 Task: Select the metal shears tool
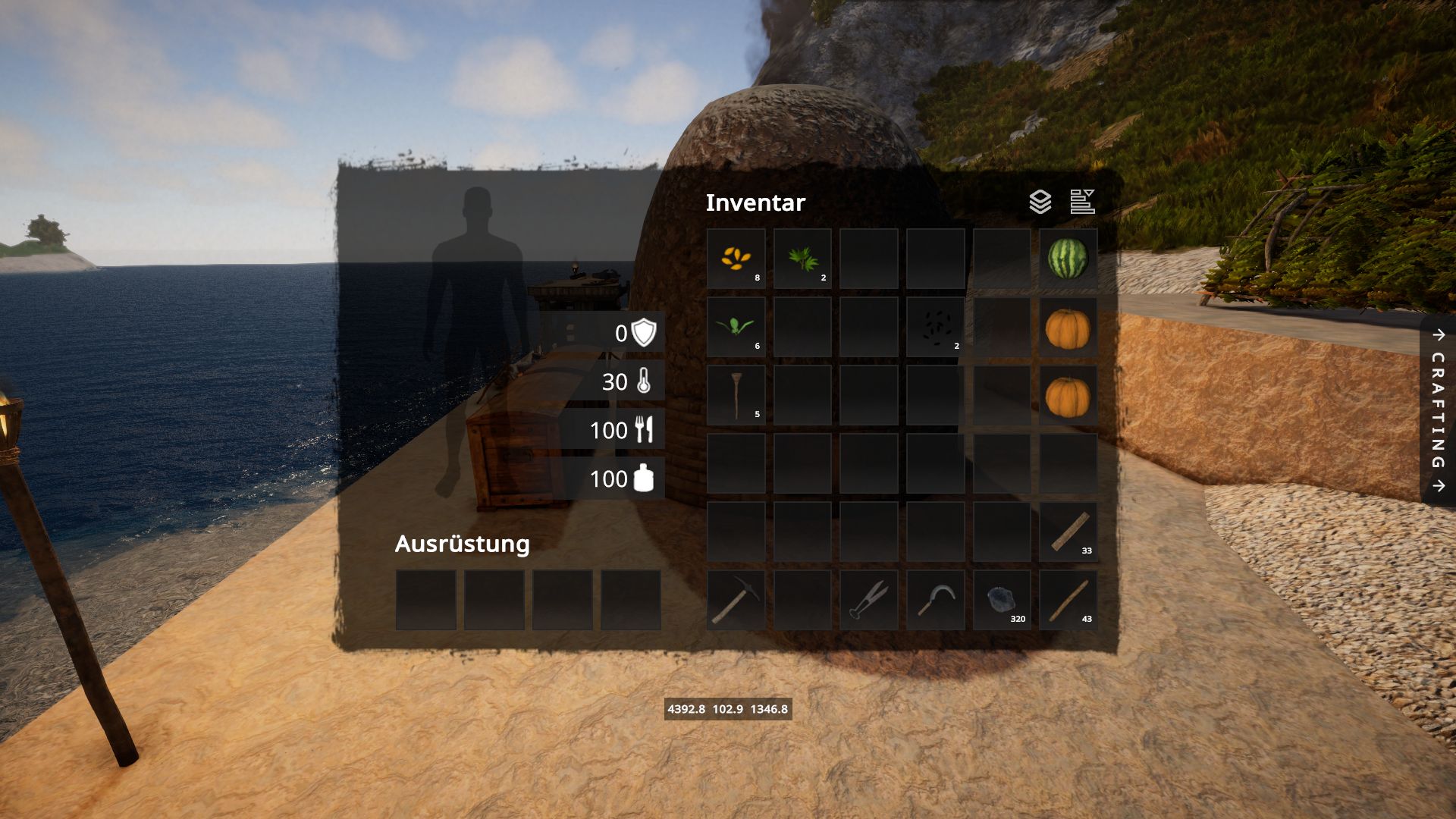[869, 600]
